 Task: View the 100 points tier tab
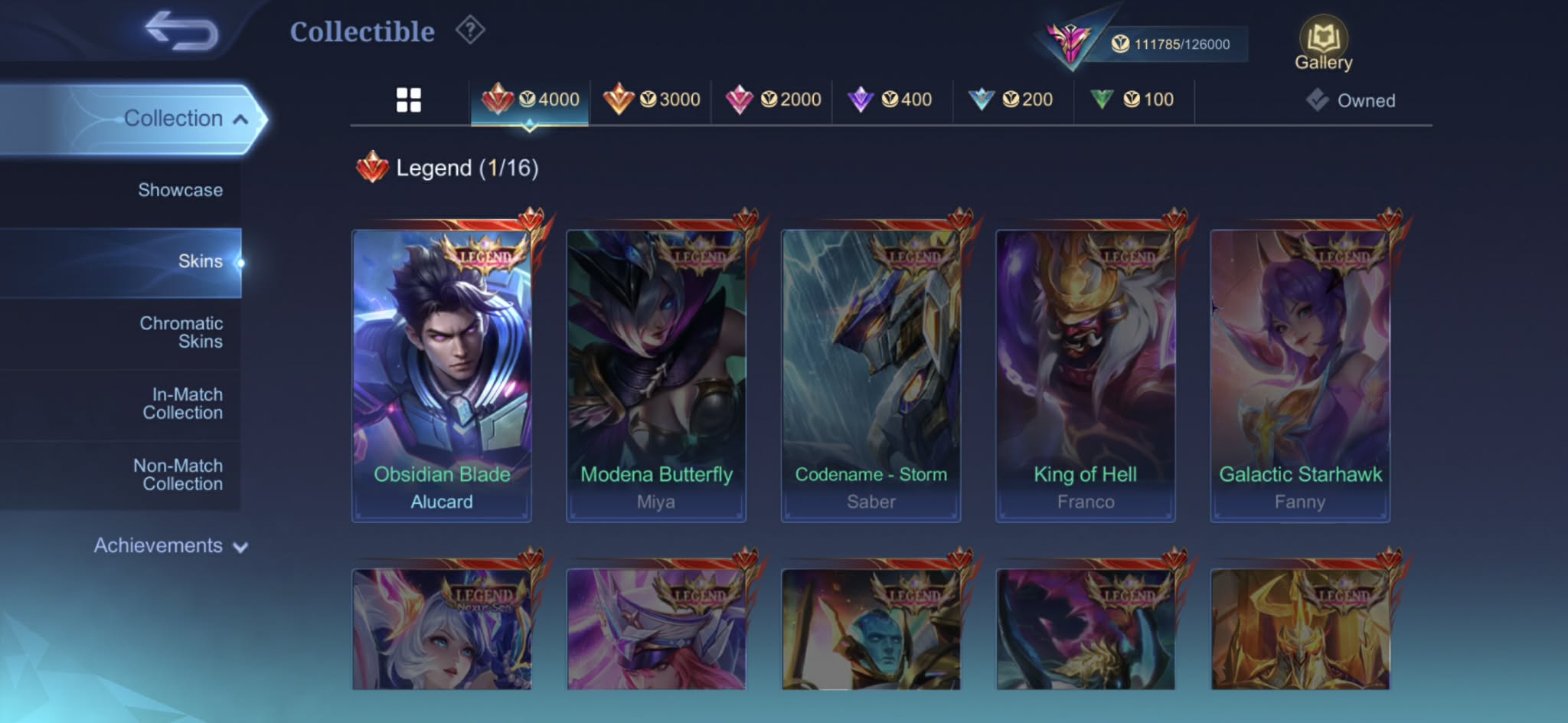(1133, 100)
